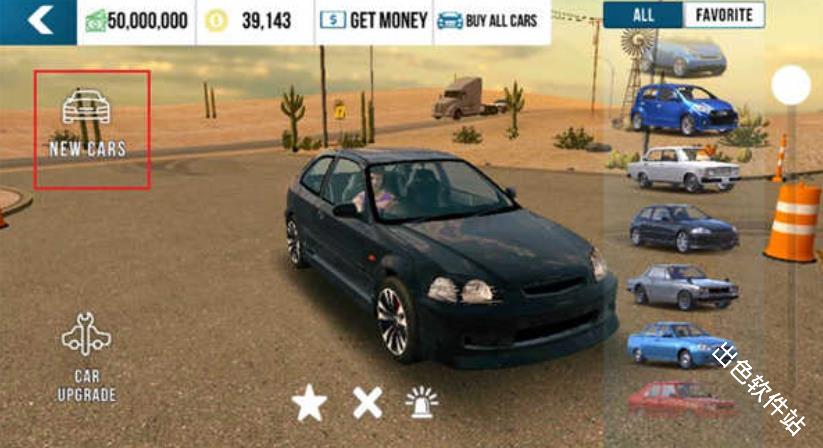Tap the green cash balance icon
Image resolution: width=823 pixels, height=448 pixels.
point(96,21)
